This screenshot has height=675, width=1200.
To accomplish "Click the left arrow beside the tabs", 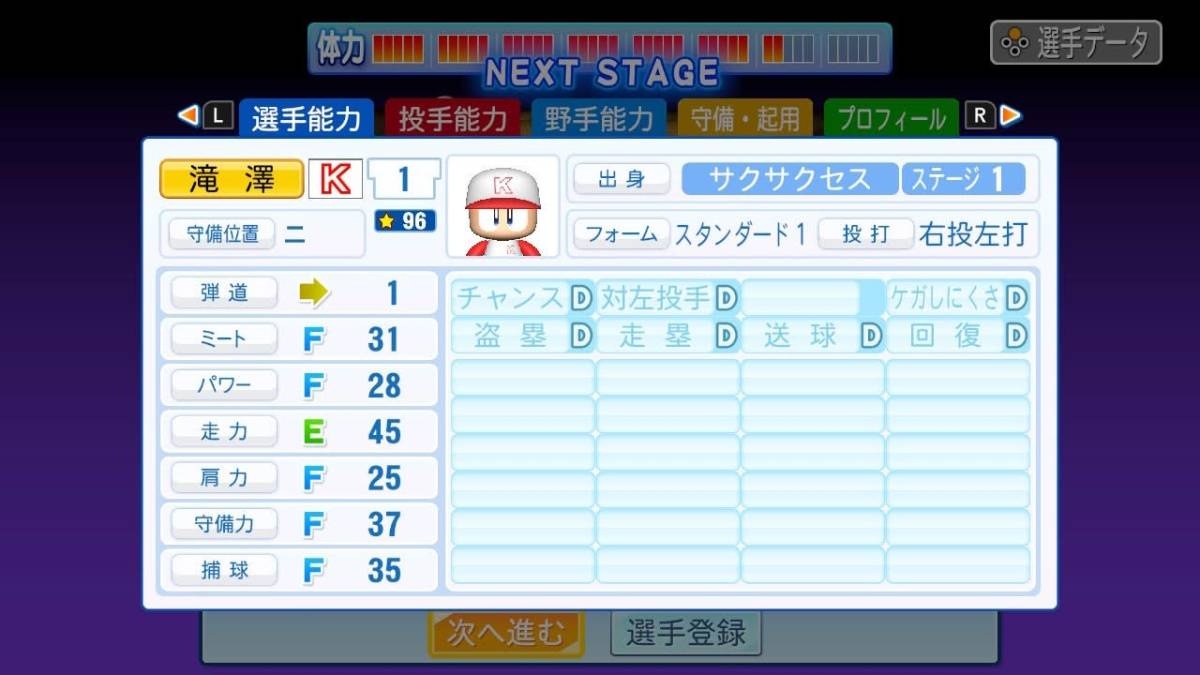I will pyautogui.click(x=187, y=116).
